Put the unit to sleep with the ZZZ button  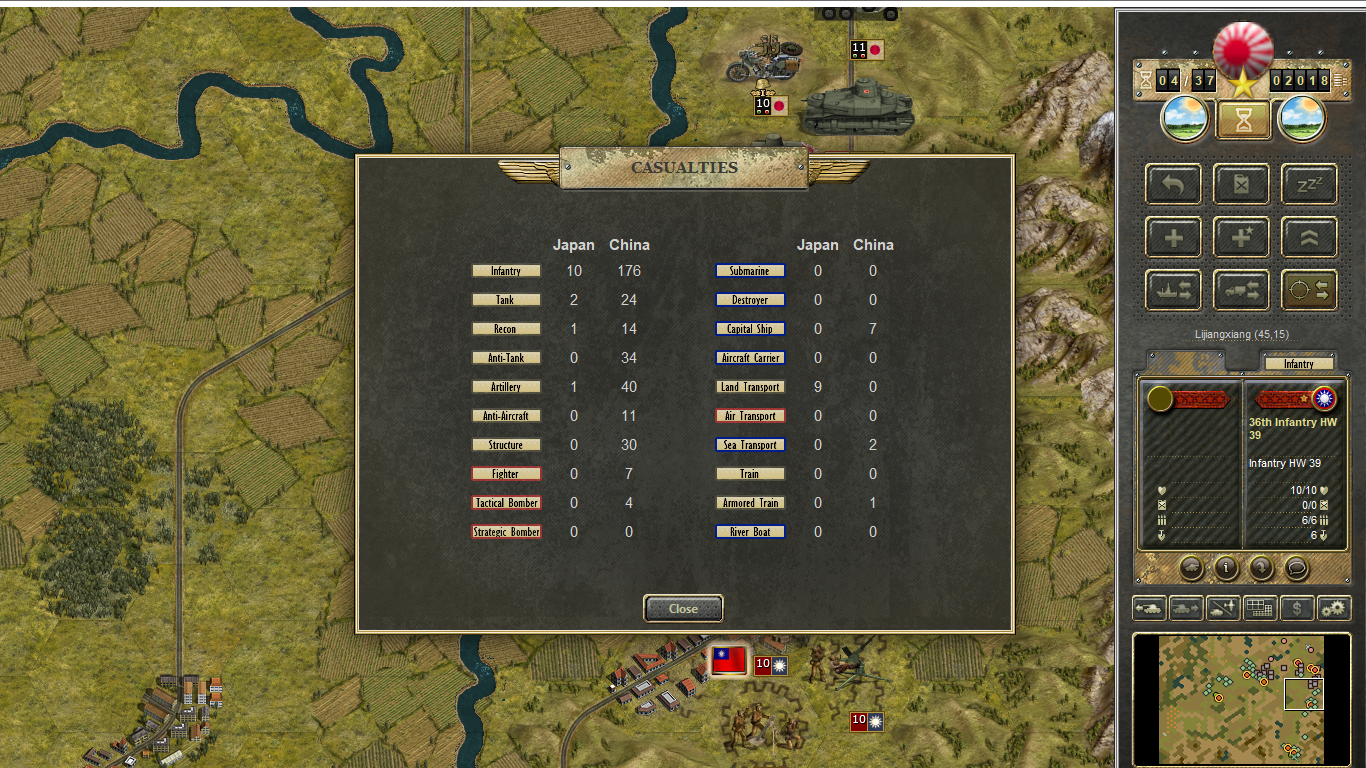coord(1309,185)
